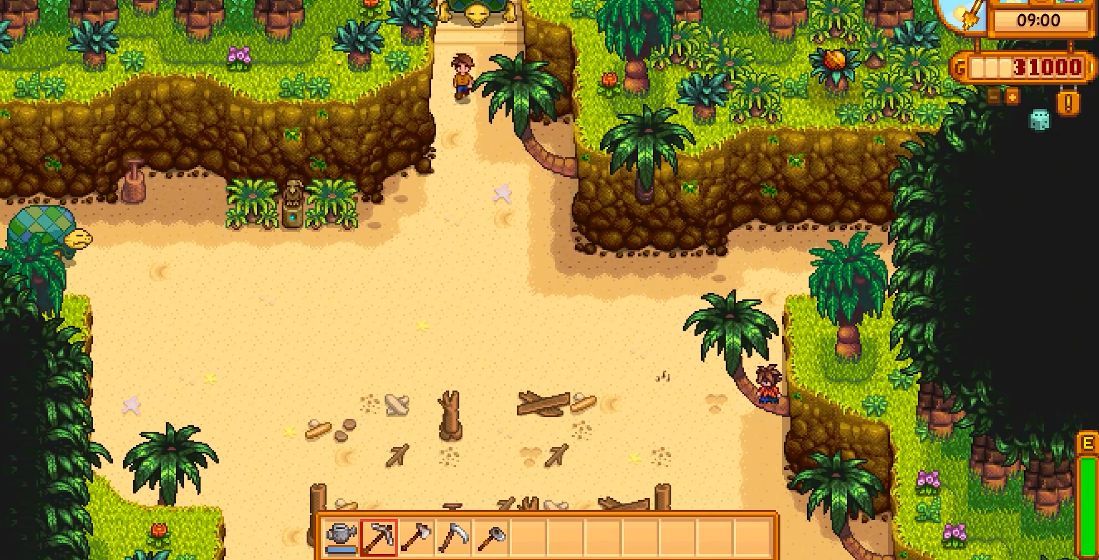Select the scythe tool slot
The image size is (1099, 560).
(454, 537)
